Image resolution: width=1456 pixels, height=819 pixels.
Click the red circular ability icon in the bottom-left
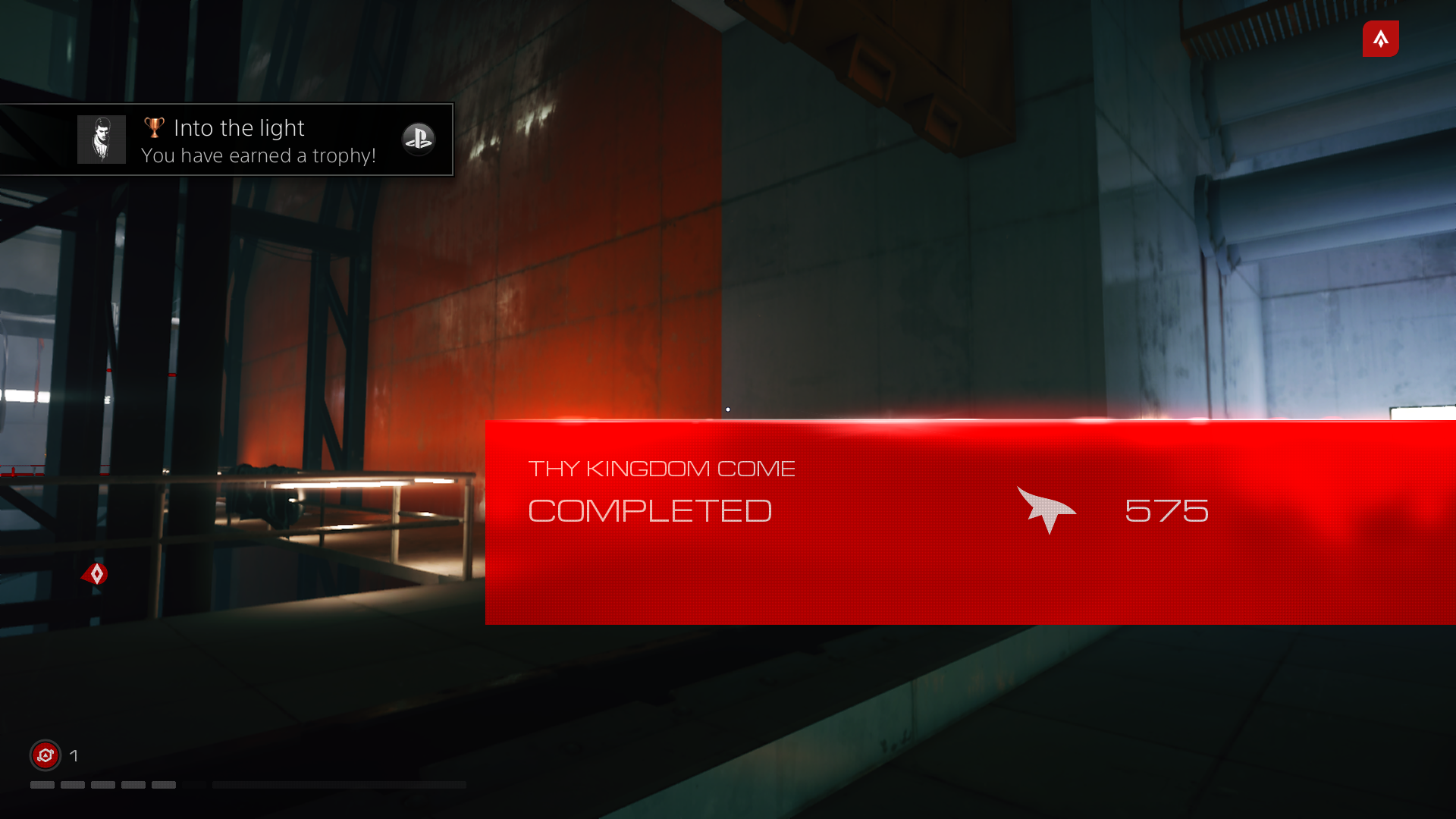[x=45, y=755]
